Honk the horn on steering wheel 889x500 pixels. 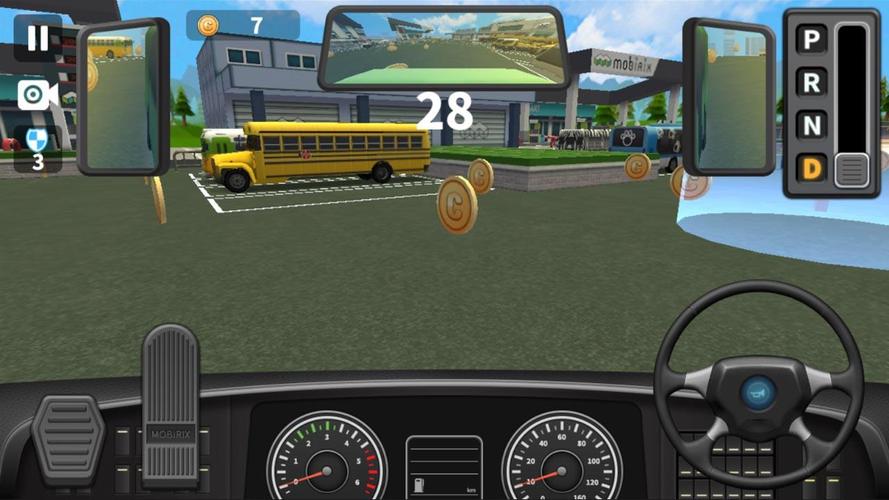(760, 388)
